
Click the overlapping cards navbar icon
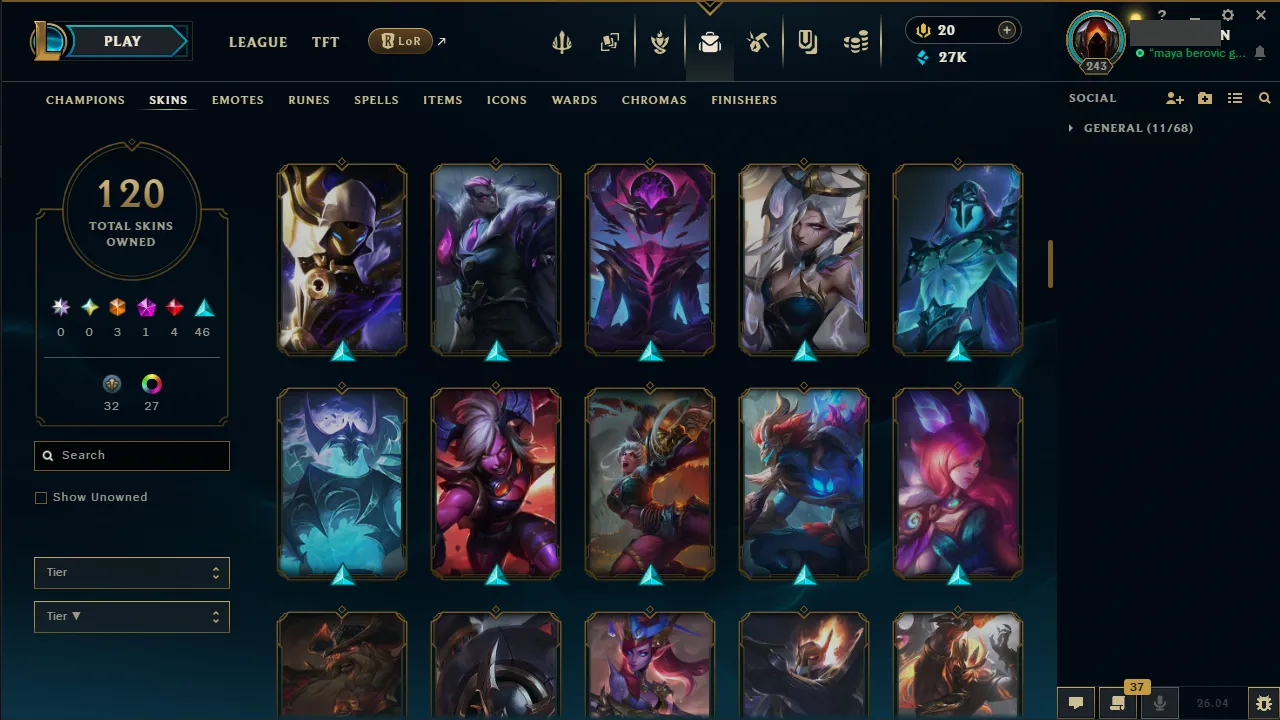[x=610, y=41]
